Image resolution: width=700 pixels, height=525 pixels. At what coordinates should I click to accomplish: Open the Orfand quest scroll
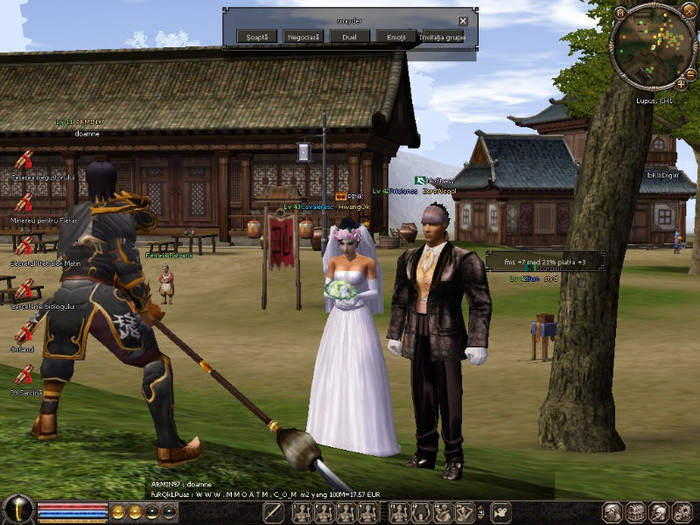[x=24, y=332]
